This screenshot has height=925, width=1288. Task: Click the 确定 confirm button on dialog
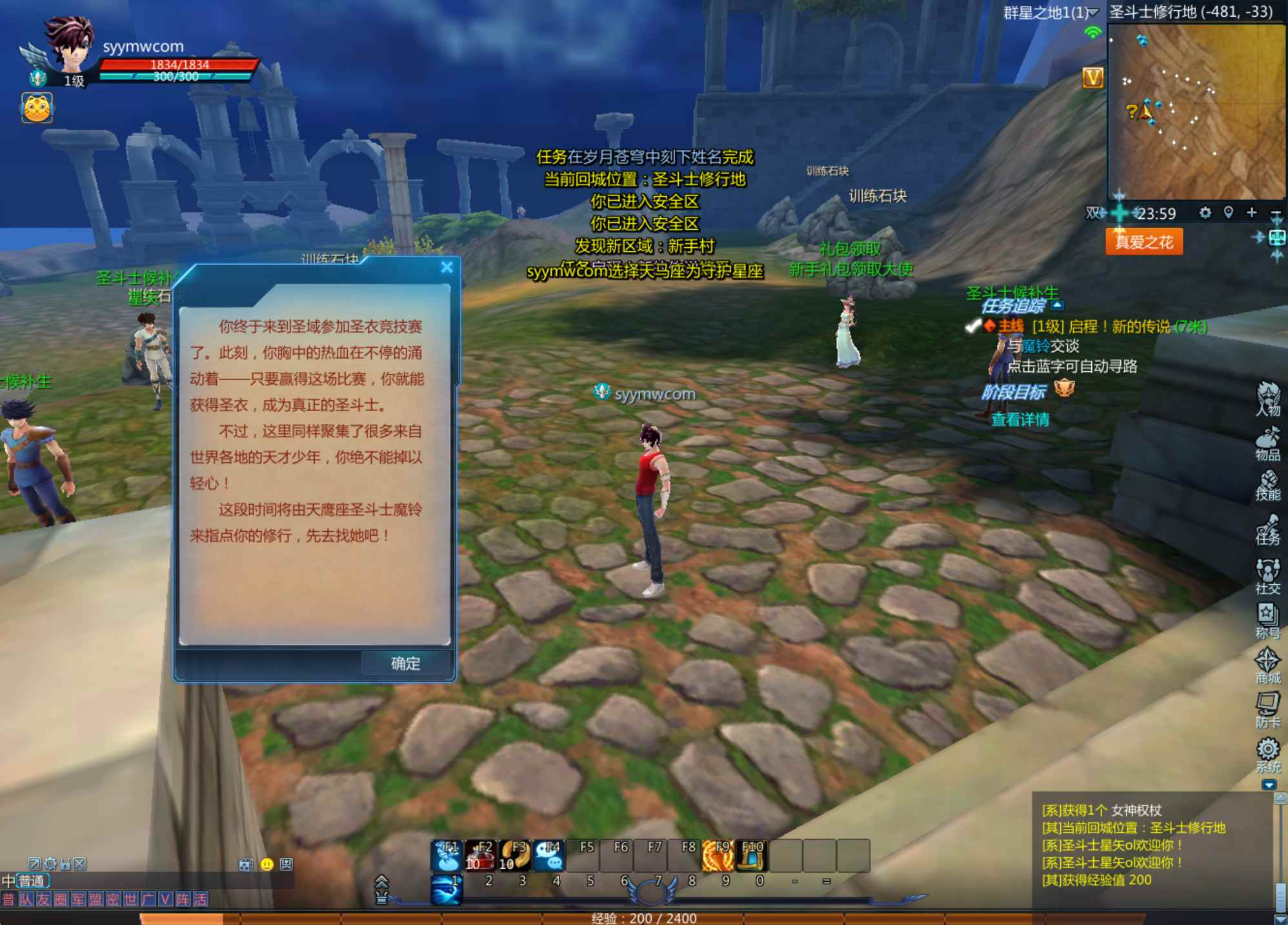[x=405, y=663]
